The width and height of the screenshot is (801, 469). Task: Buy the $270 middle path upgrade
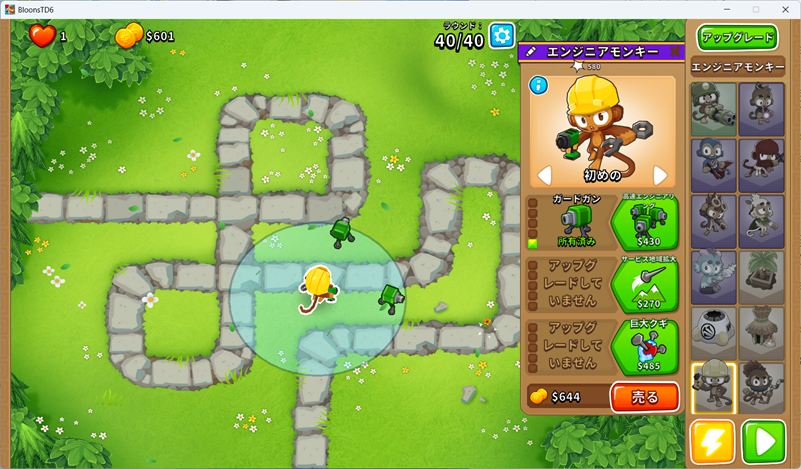point(644,285)
